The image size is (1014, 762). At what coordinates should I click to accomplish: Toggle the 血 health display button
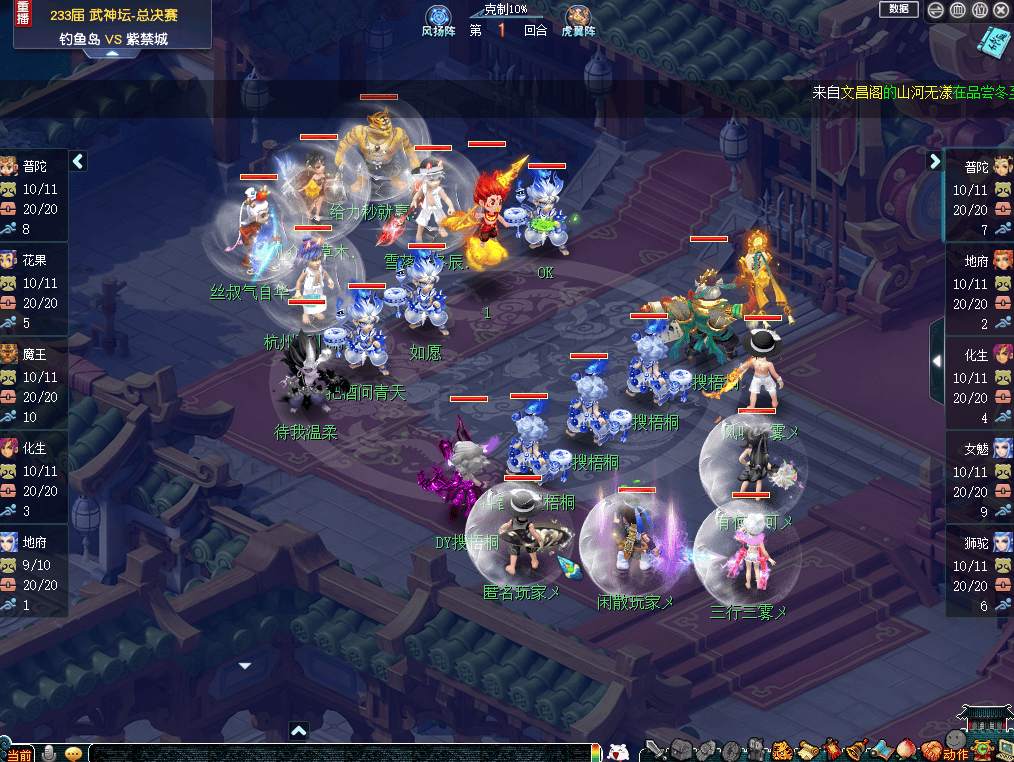[x=958, y=10]
